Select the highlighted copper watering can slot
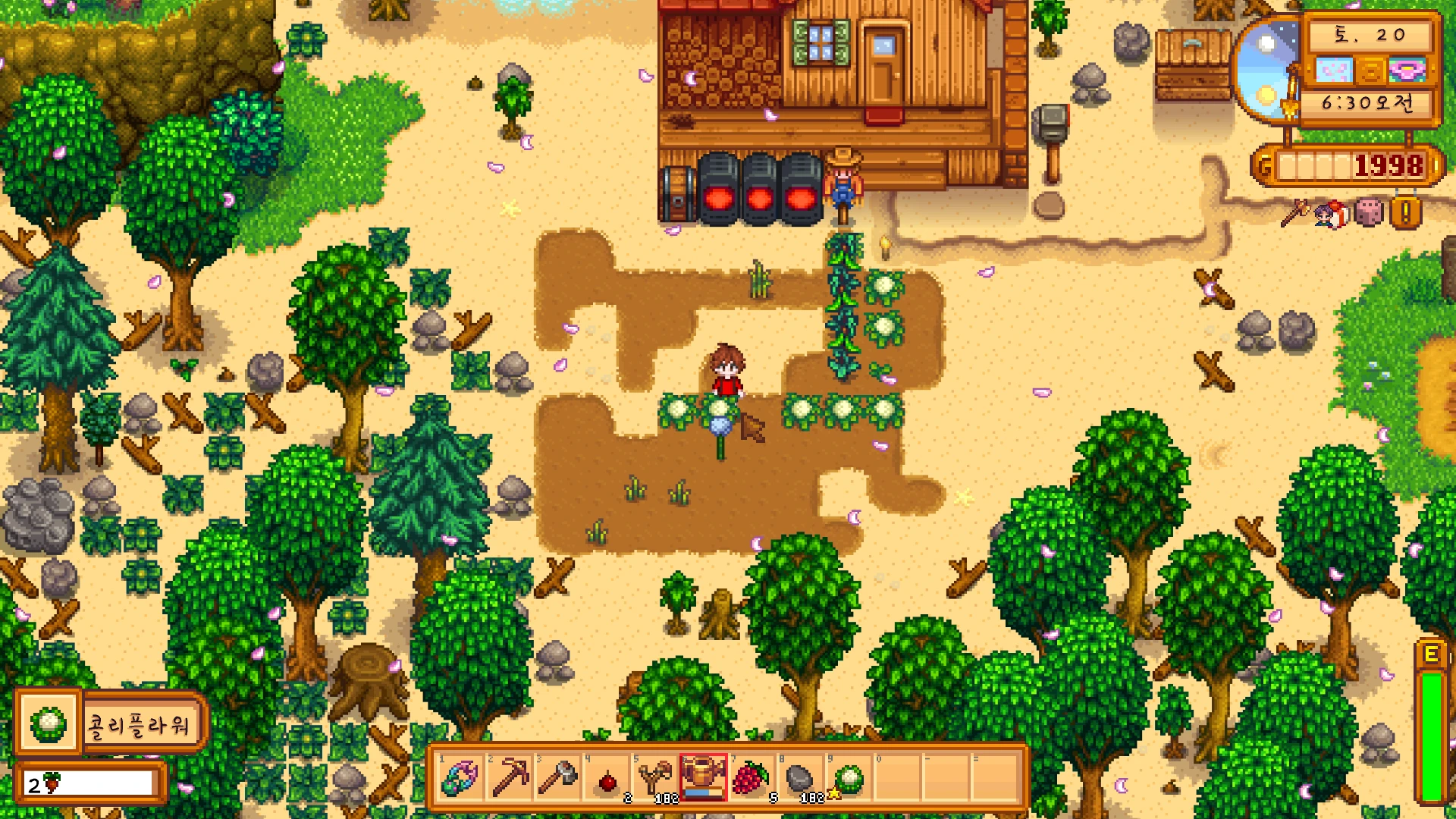Screen dimensions: 1456x819 tap(703, 777)
